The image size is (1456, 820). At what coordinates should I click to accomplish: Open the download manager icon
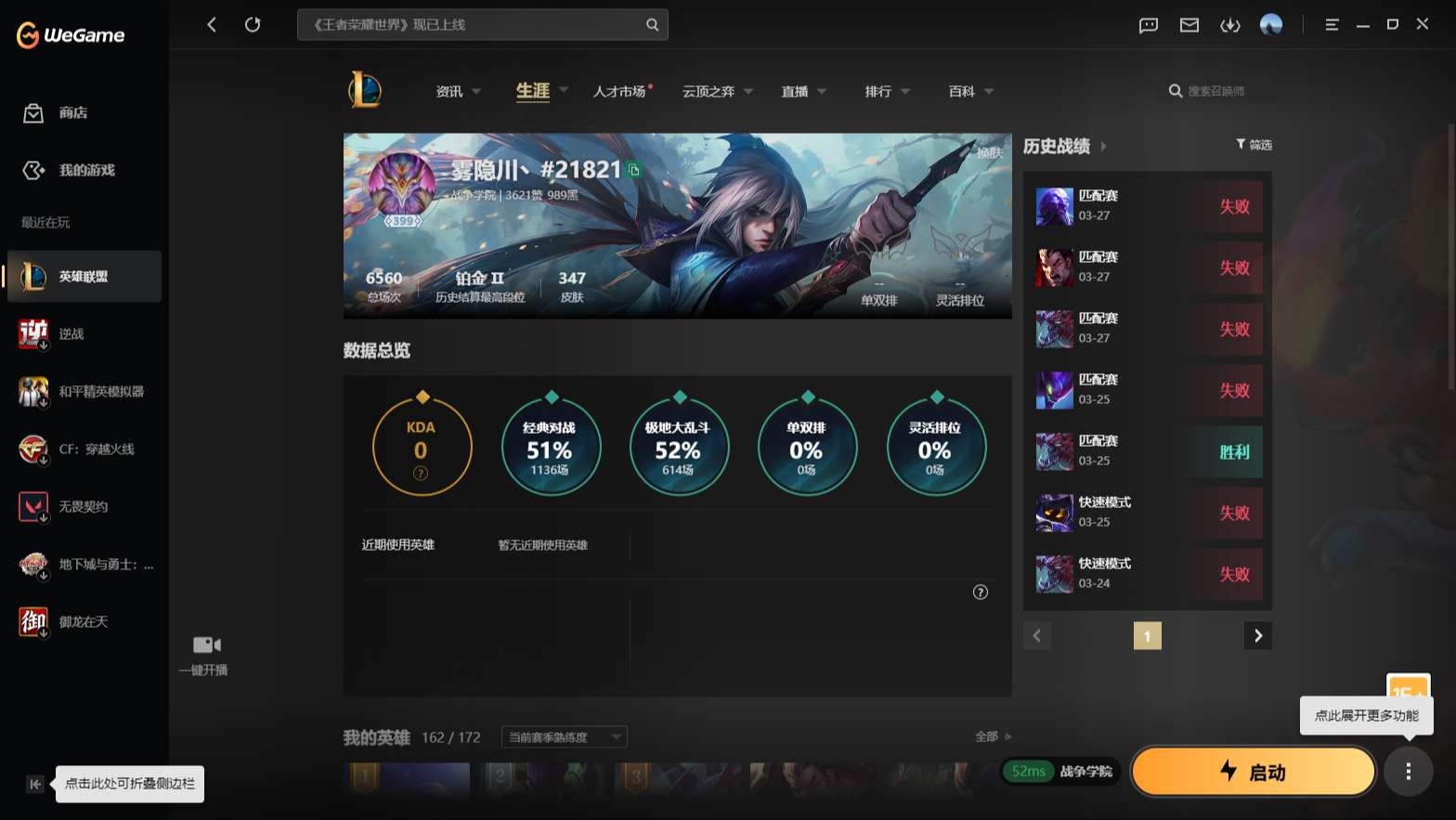[x=1230, y=25]
